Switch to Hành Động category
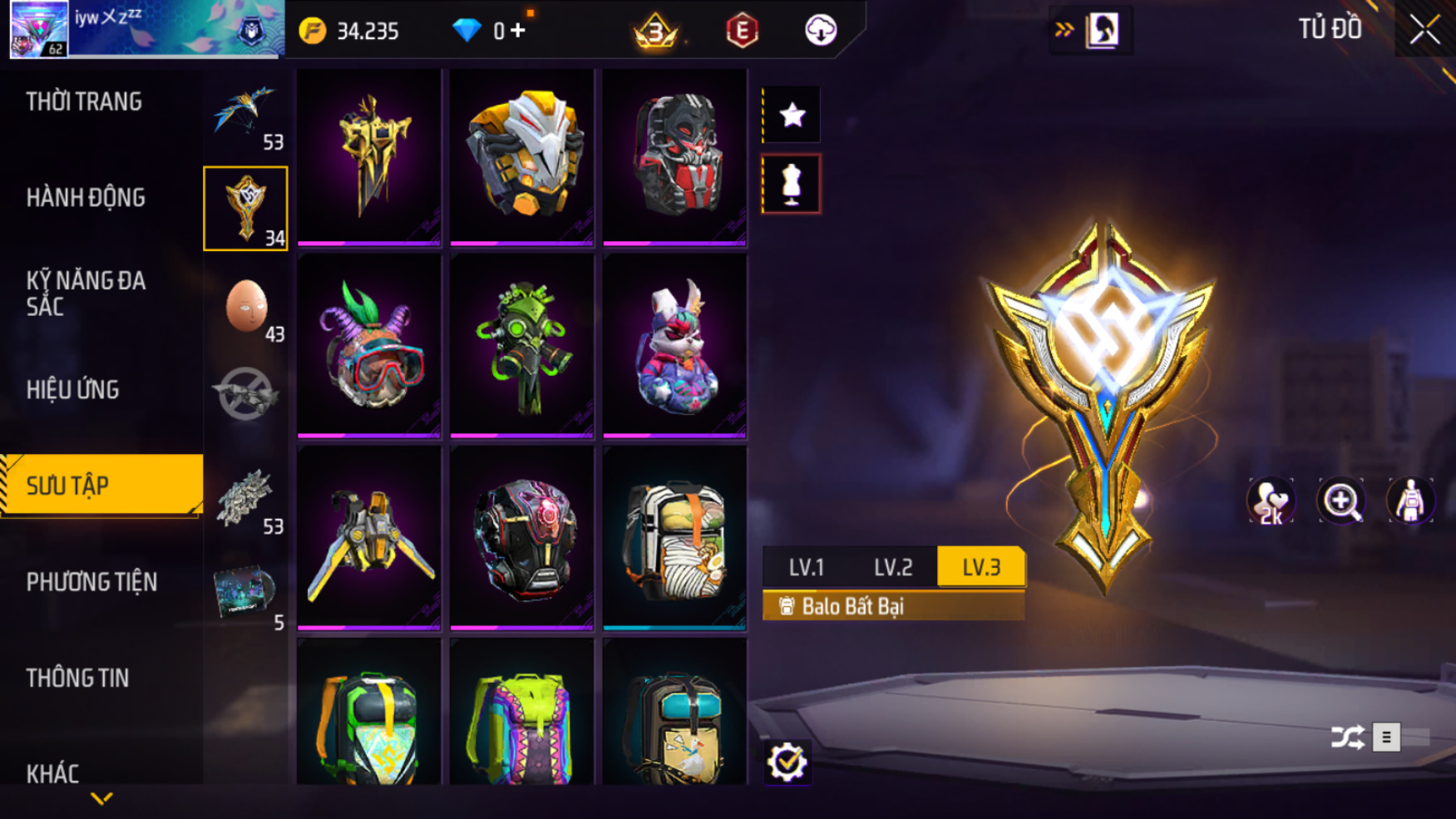 (86, 198)
